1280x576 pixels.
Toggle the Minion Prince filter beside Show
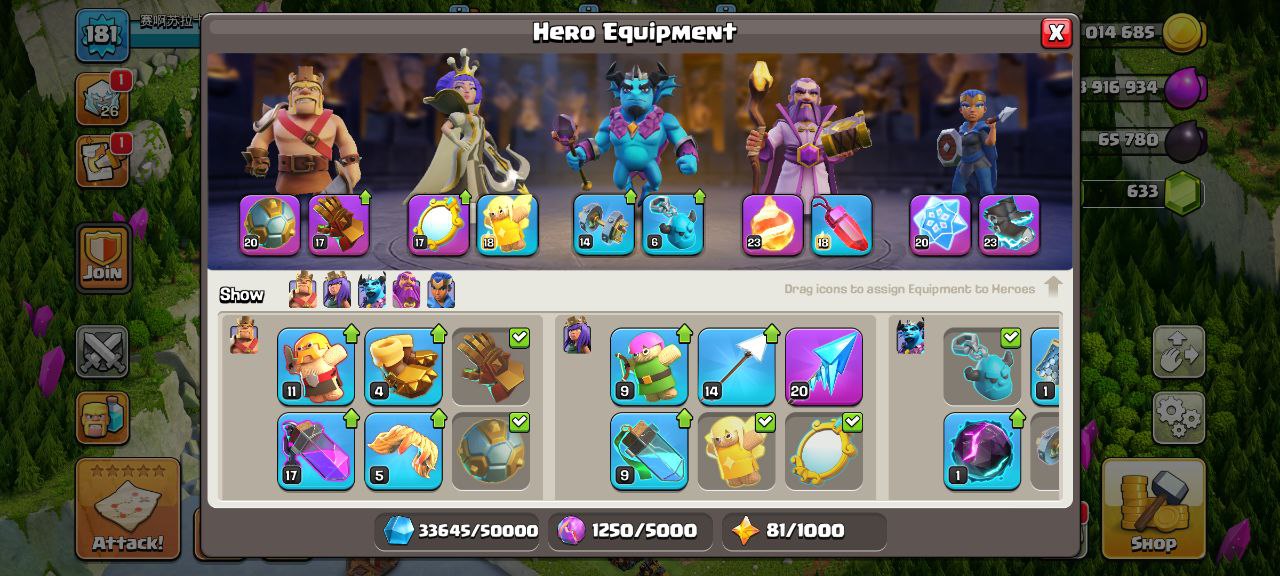[x=372, y=291]
